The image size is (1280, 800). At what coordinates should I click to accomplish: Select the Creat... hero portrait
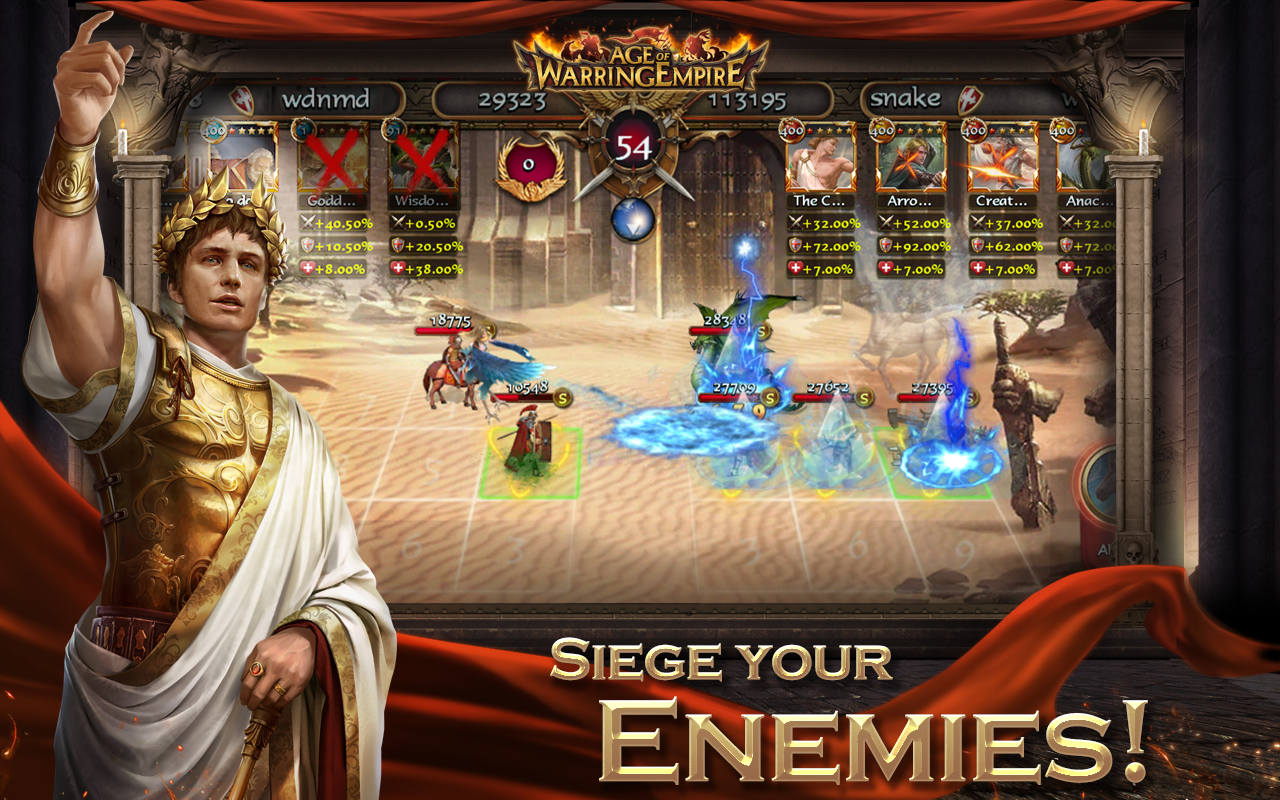(1003, 164)
